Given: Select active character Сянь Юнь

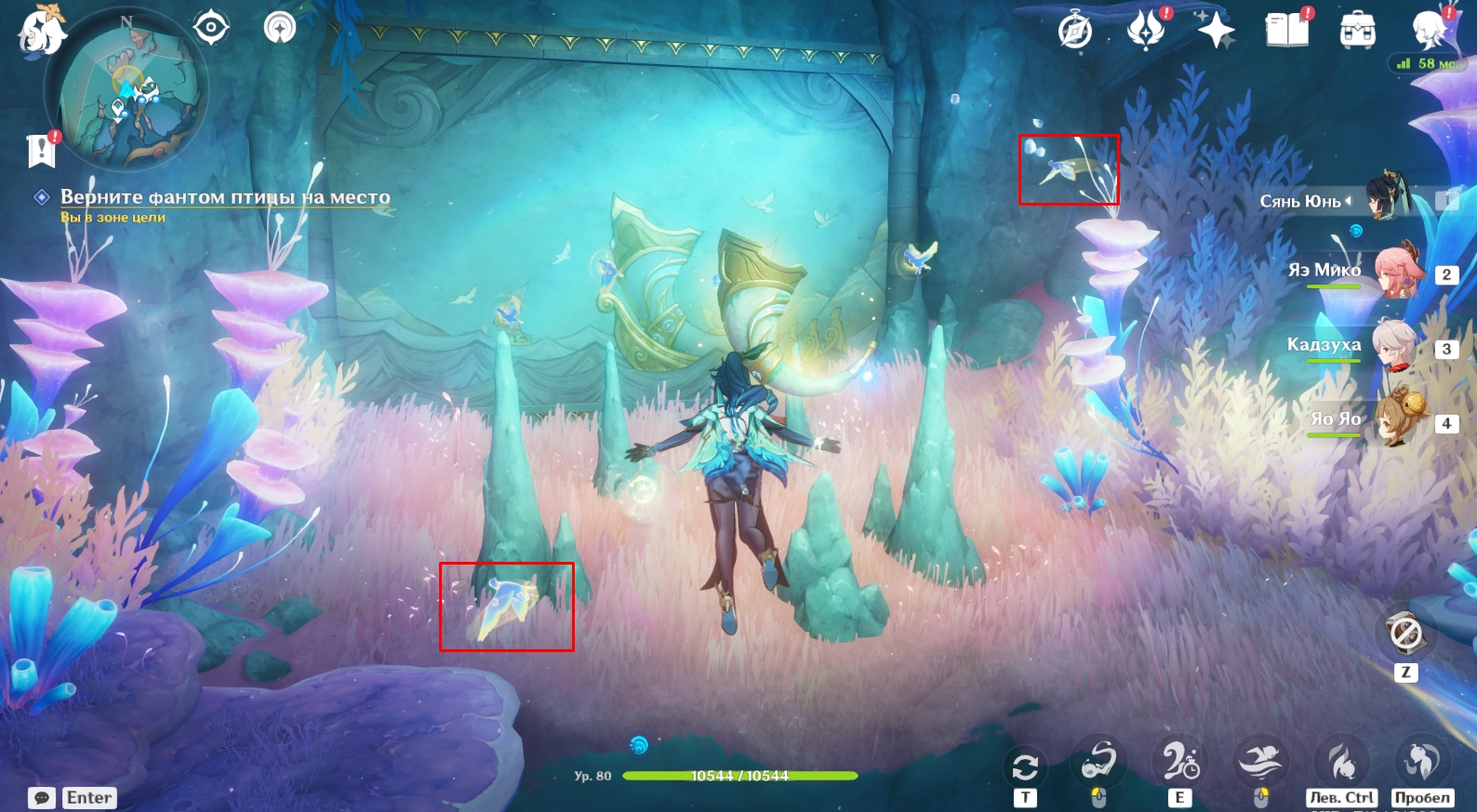Looking at the screenshot, I should click(1386, 197).
